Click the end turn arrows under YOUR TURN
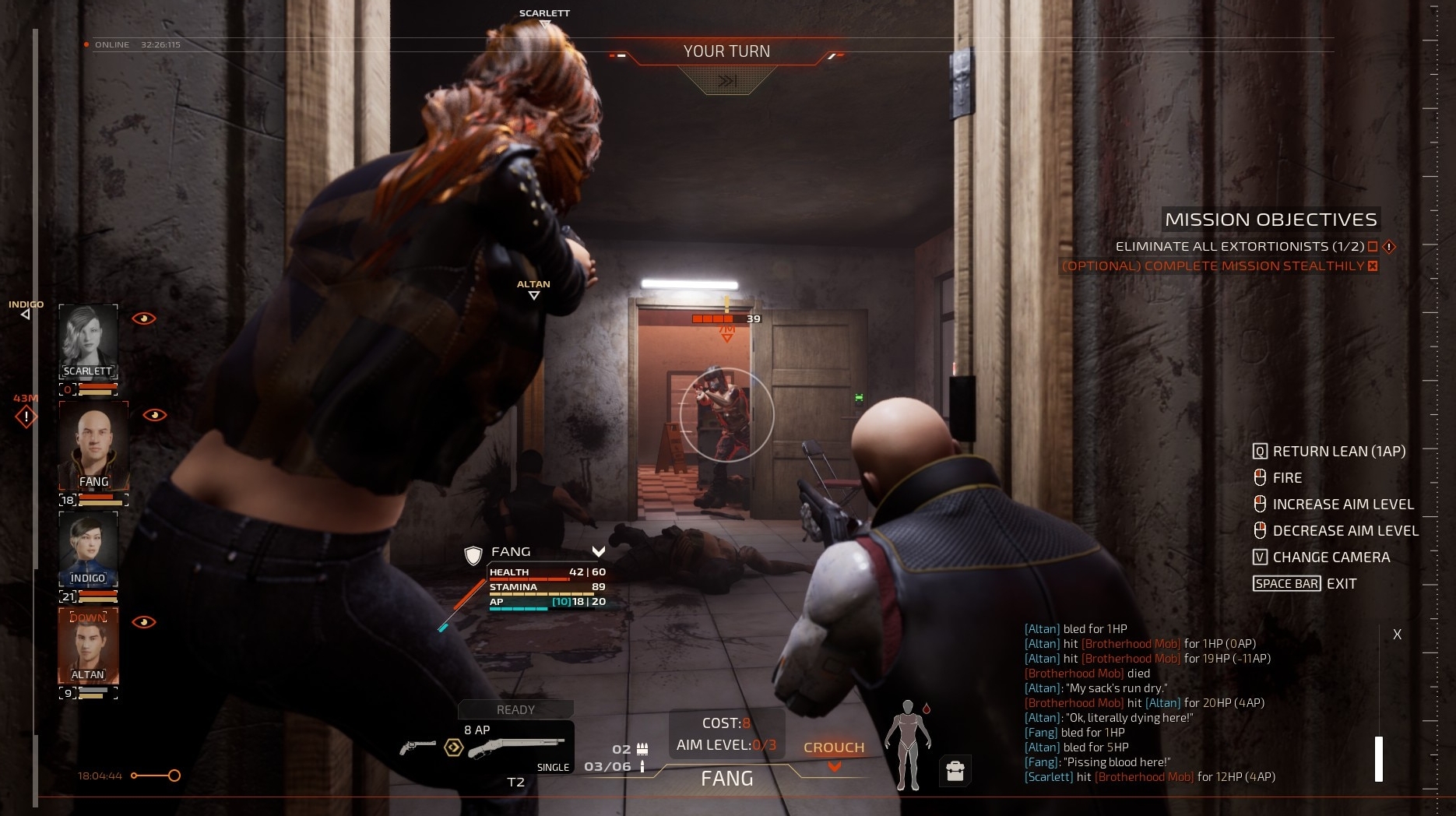1456x816 pixels. (727, 80)
